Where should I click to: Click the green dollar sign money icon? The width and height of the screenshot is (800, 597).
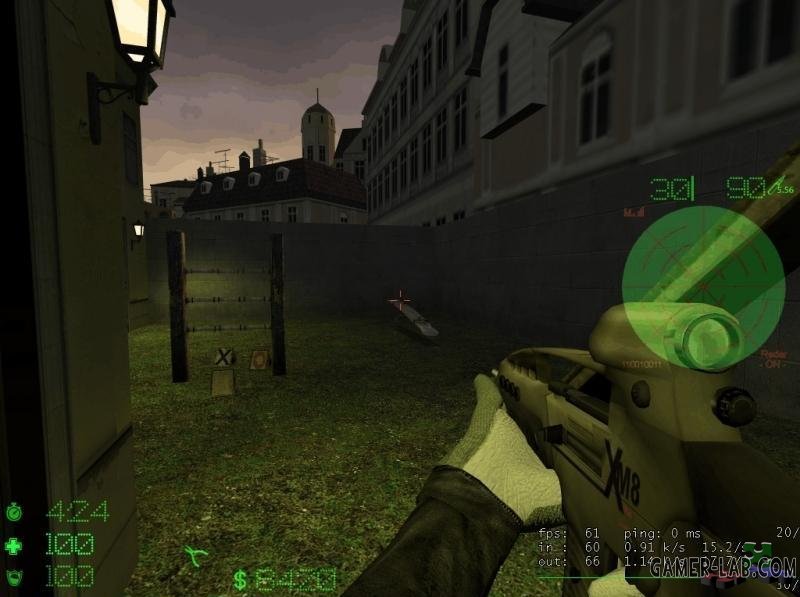tap(240, 580)
